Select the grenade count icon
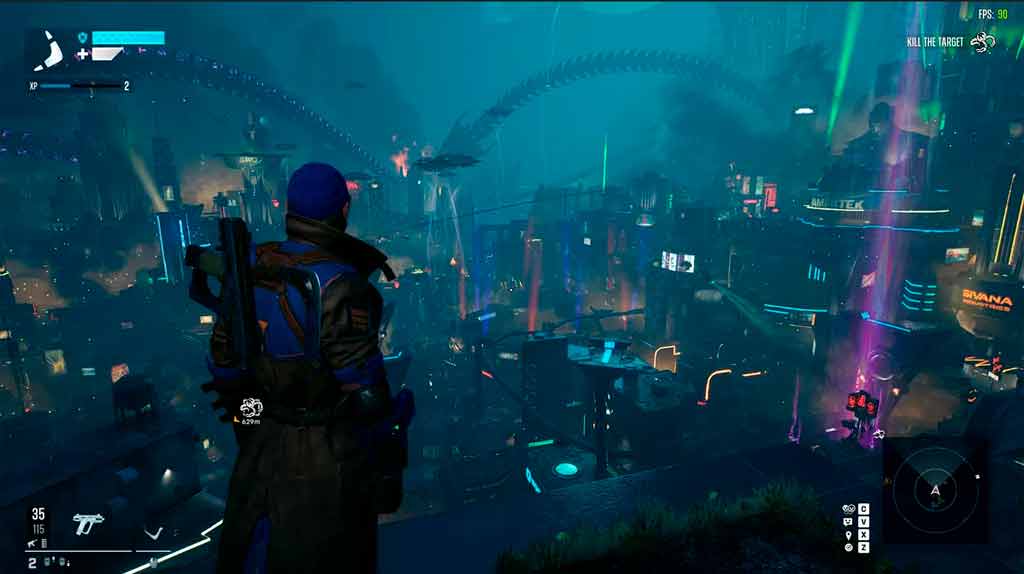 (48, 562)
